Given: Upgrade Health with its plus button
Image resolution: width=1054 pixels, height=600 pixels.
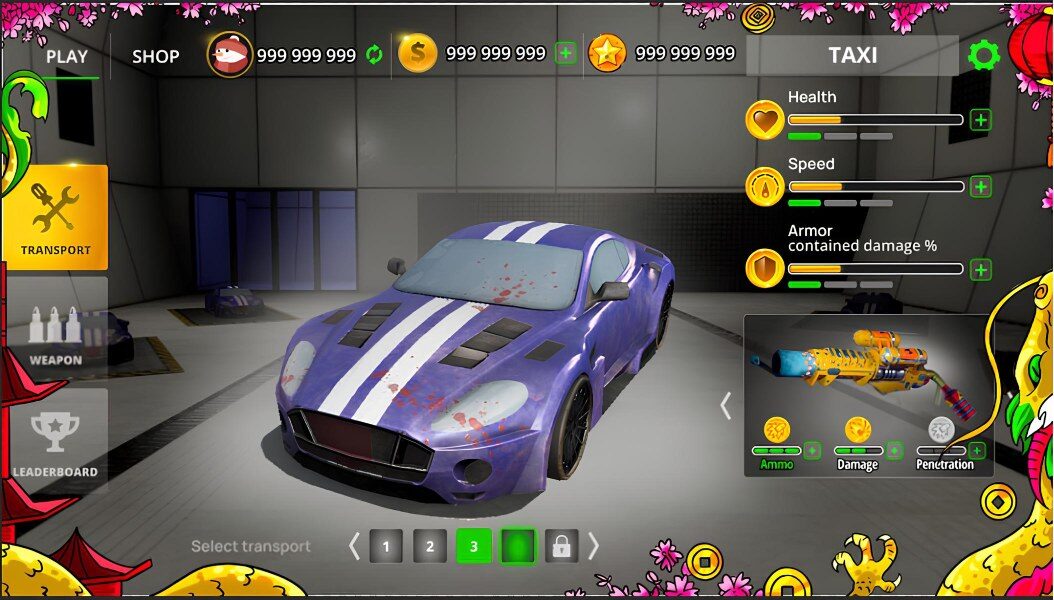Looking at the screenshot, I should point(981,120).
